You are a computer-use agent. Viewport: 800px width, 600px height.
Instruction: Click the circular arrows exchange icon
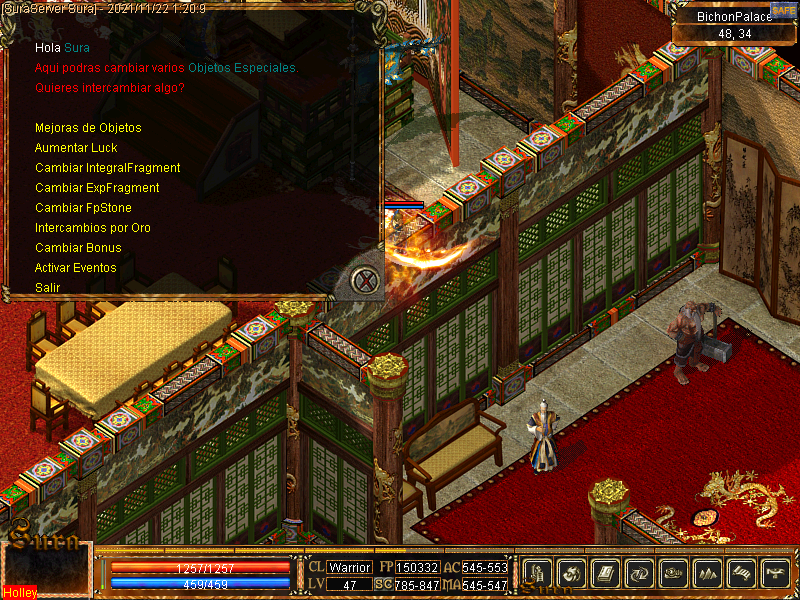point(640,573)
